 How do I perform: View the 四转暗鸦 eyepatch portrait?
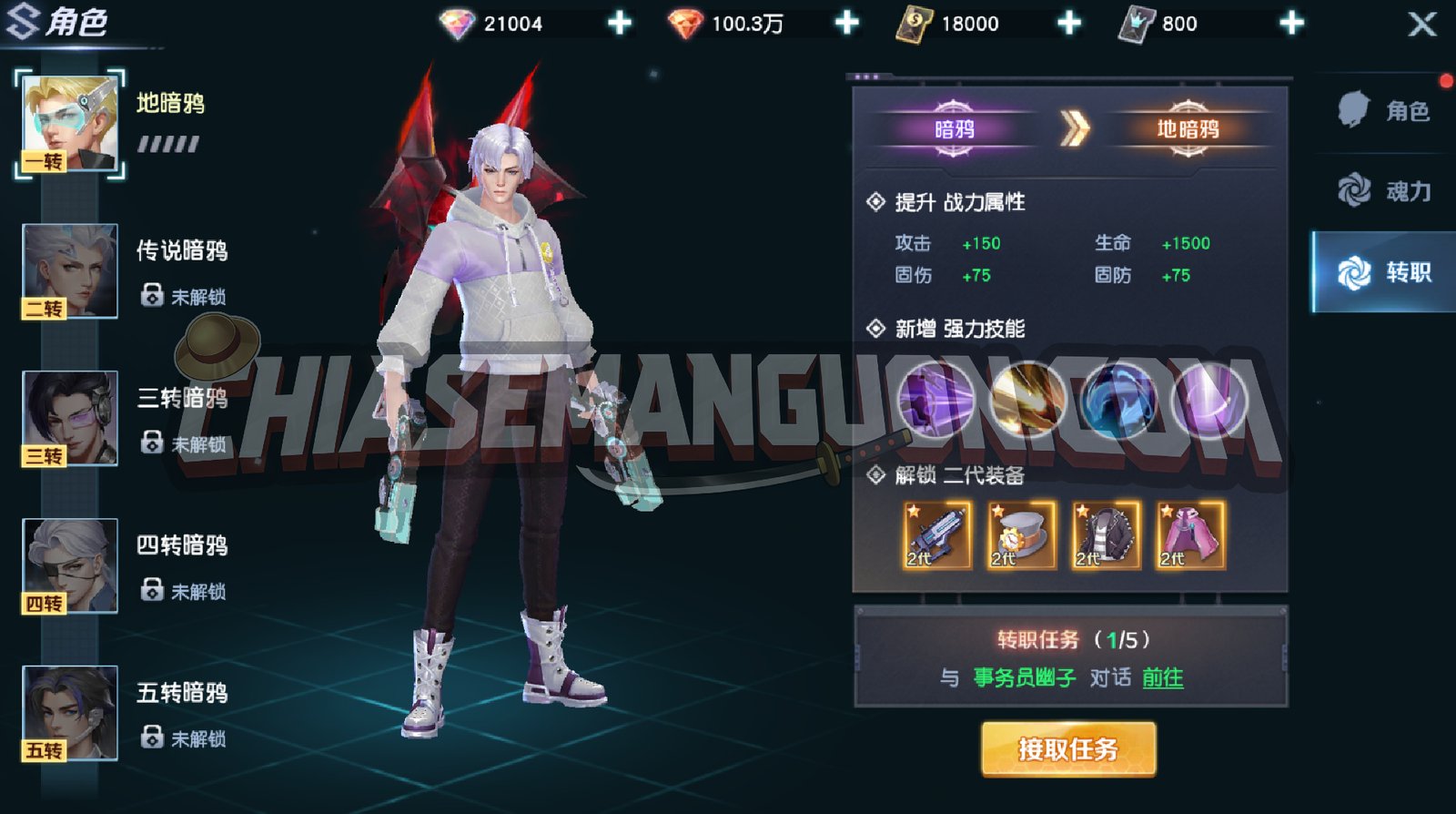click(70, 565)
